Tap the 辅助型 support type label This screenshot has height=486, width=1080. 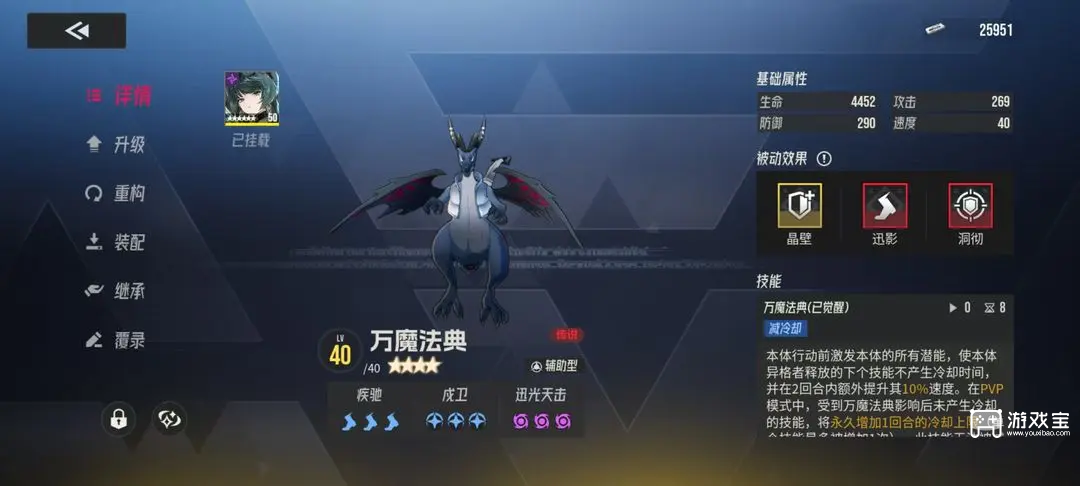pos(554,366)
